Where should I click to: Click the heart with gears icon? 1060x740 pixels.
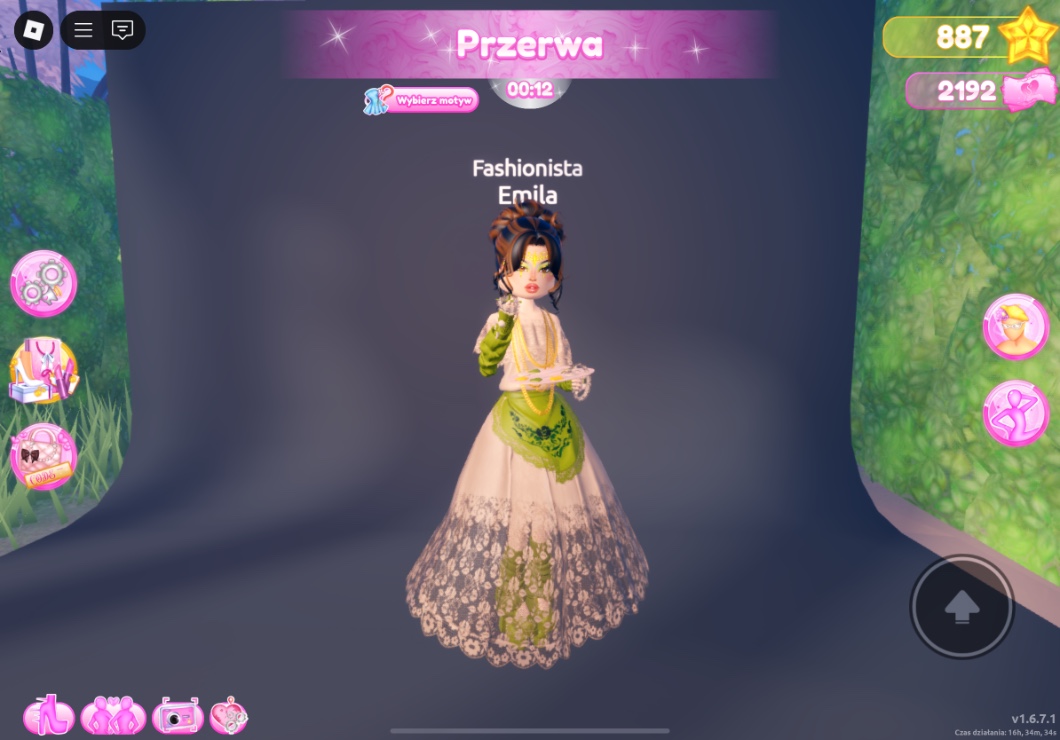[x=229, y=716]
